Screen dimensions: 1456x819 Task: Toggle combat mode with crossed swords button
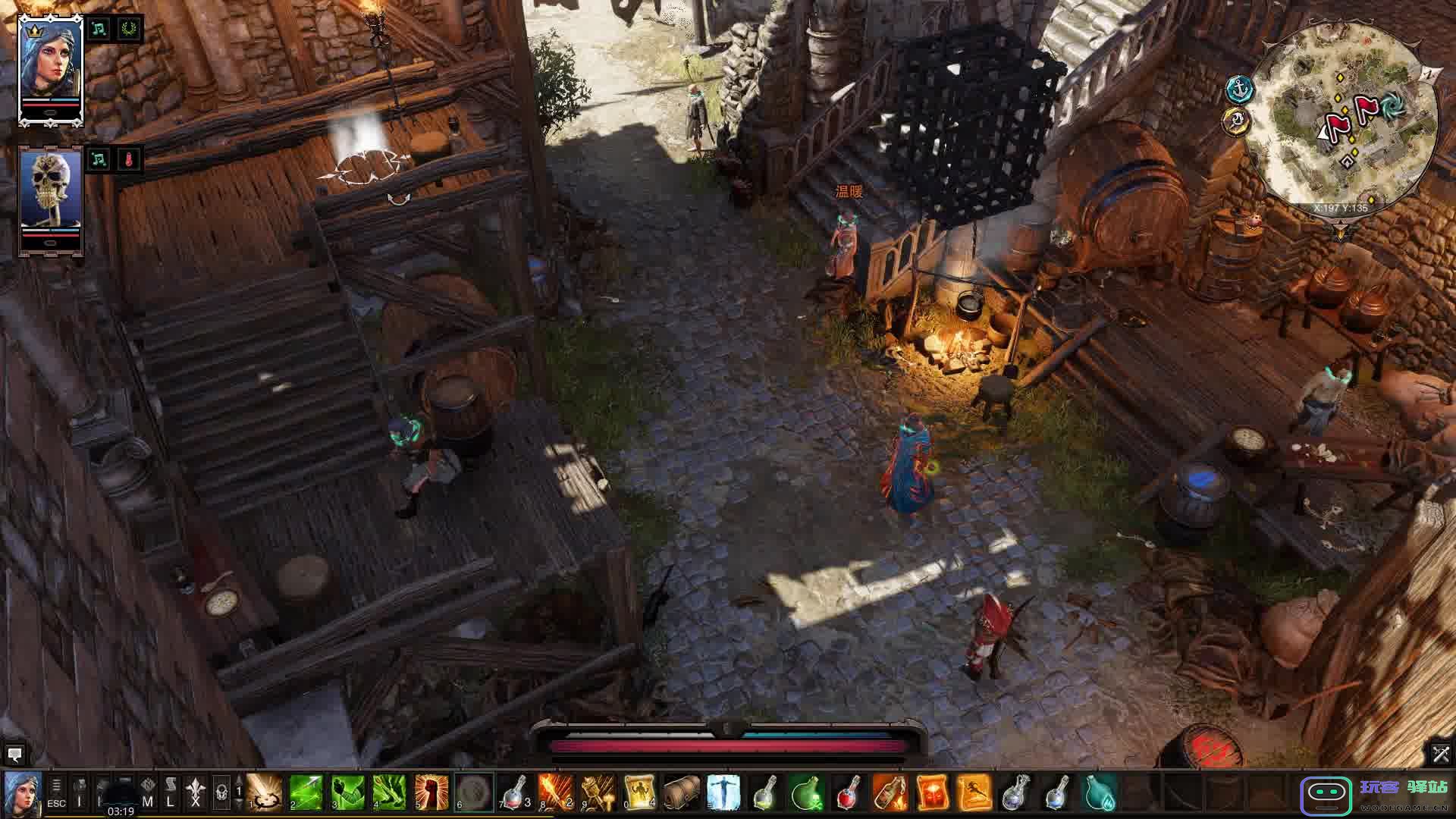point(1440,754)
